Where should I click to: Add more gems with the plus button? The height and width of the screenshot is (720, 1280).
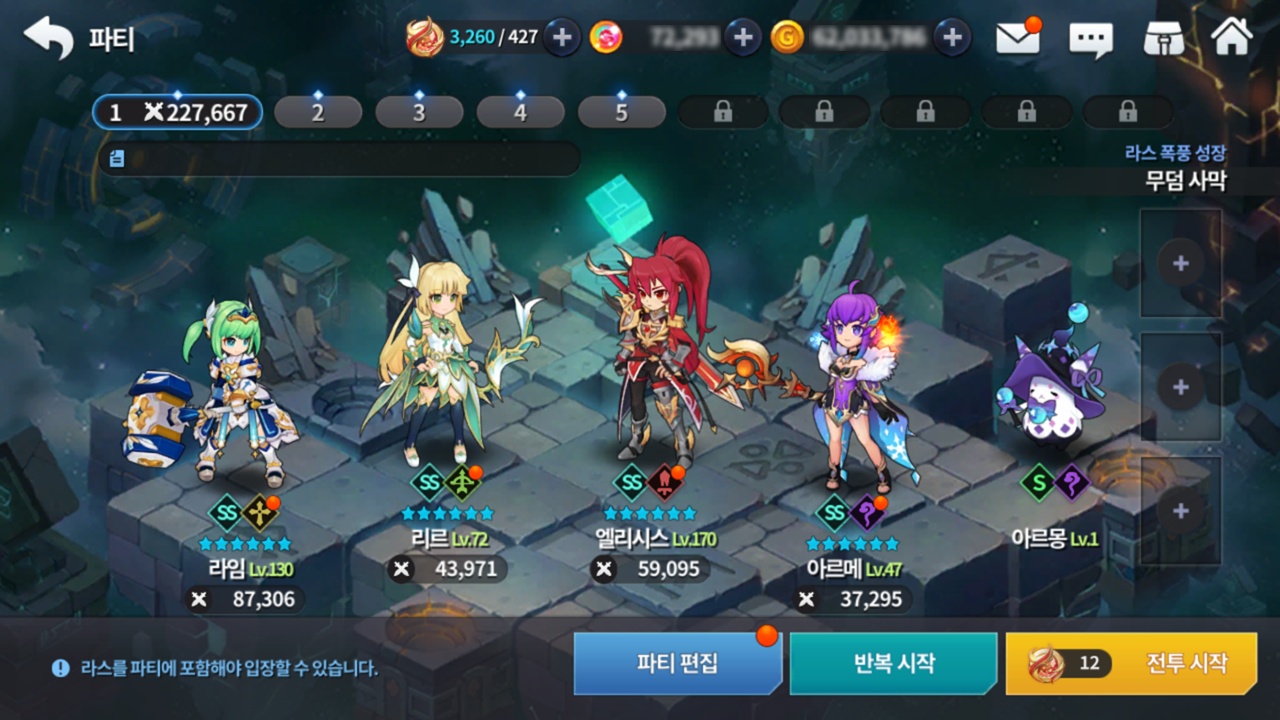pos(742,38)
